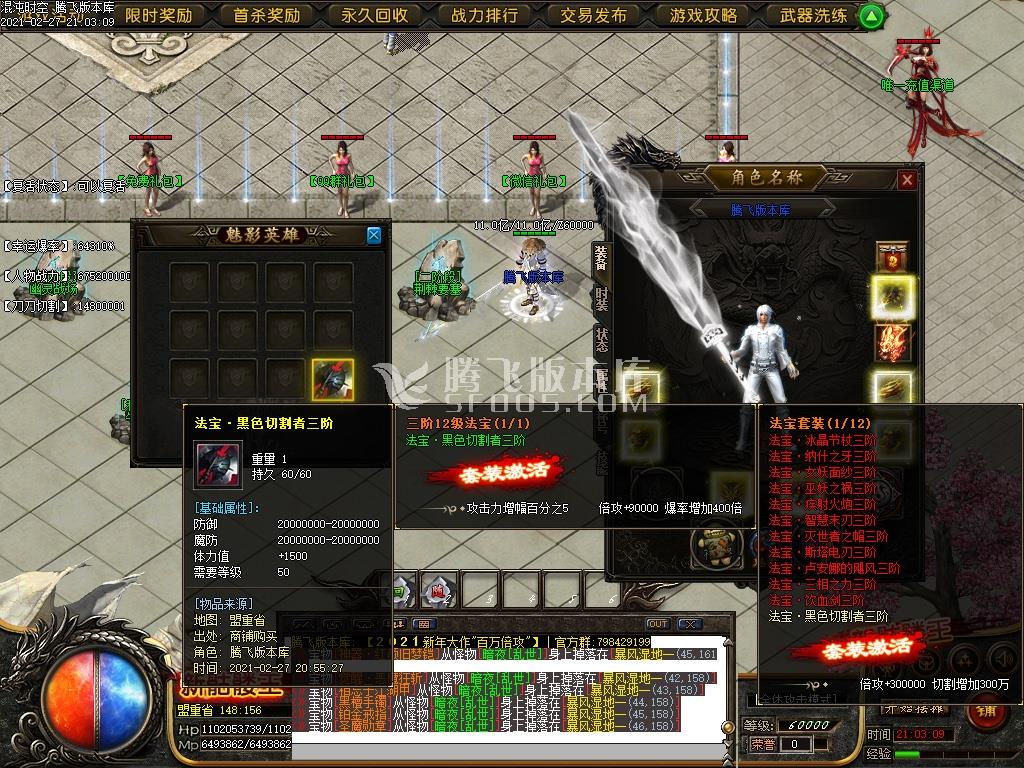
Task: Open the 首杀奖励 first-kill rewards menu
Action: pos(267,15)
